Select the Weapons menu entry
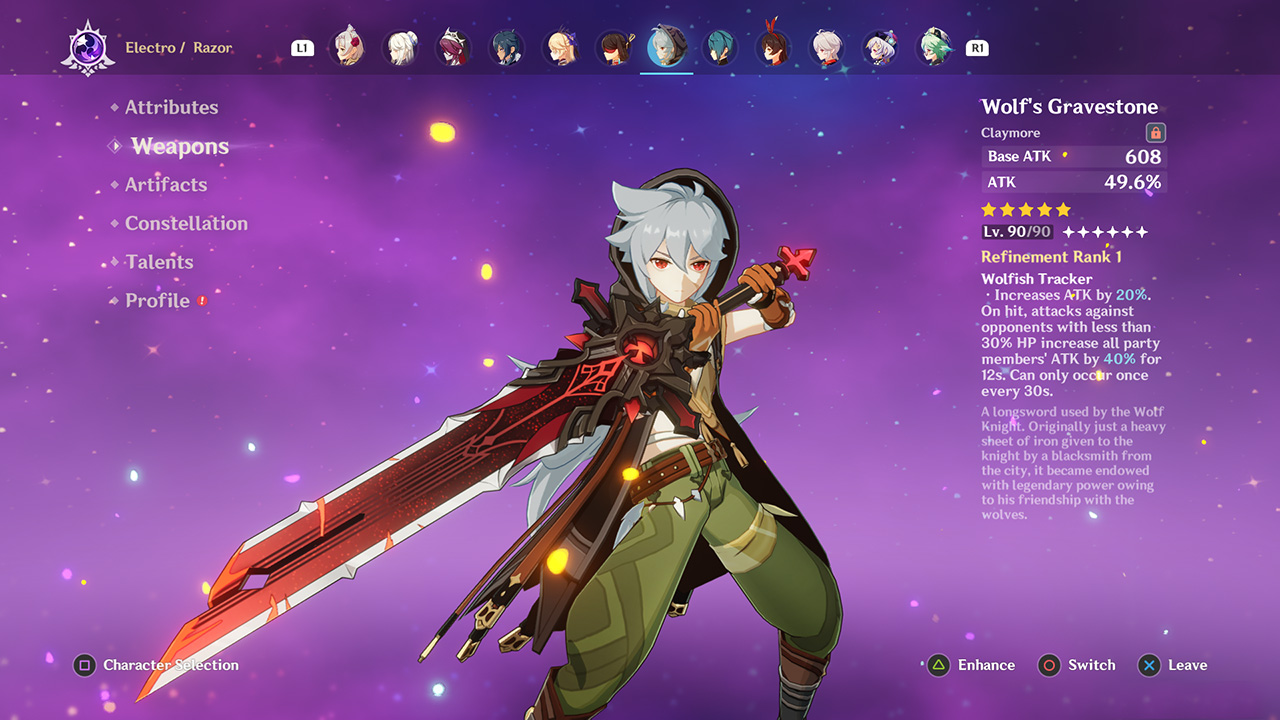Viewport: 1280px width, 720px height. click(180, 146)
